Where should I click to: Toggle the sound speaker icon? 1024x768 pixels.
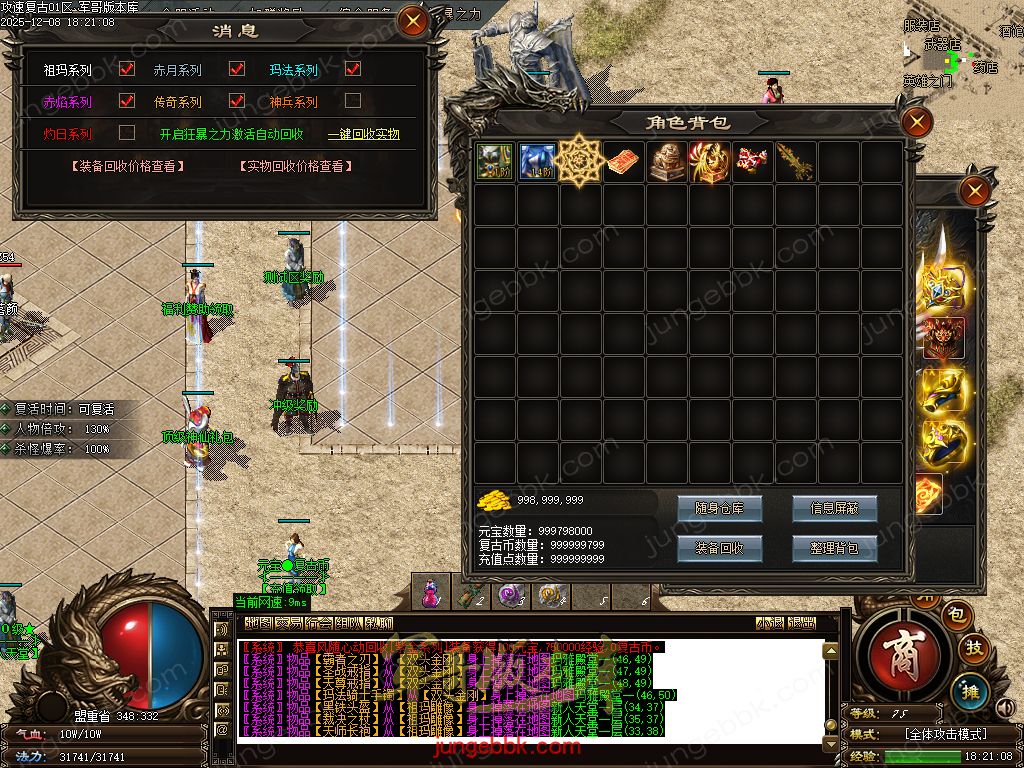[1005, 709]
